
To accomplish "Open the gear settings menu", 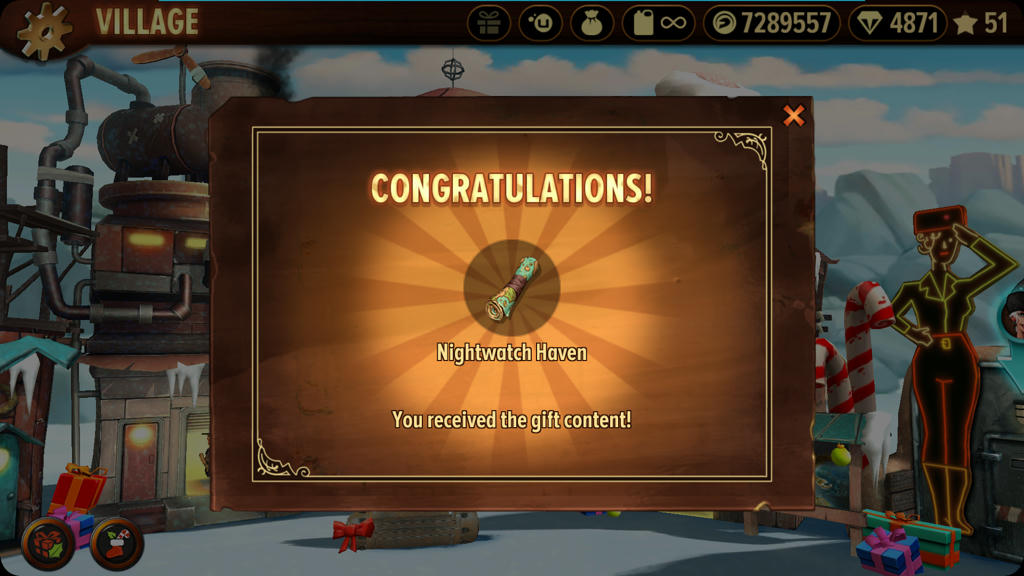I will pos(44,30).
